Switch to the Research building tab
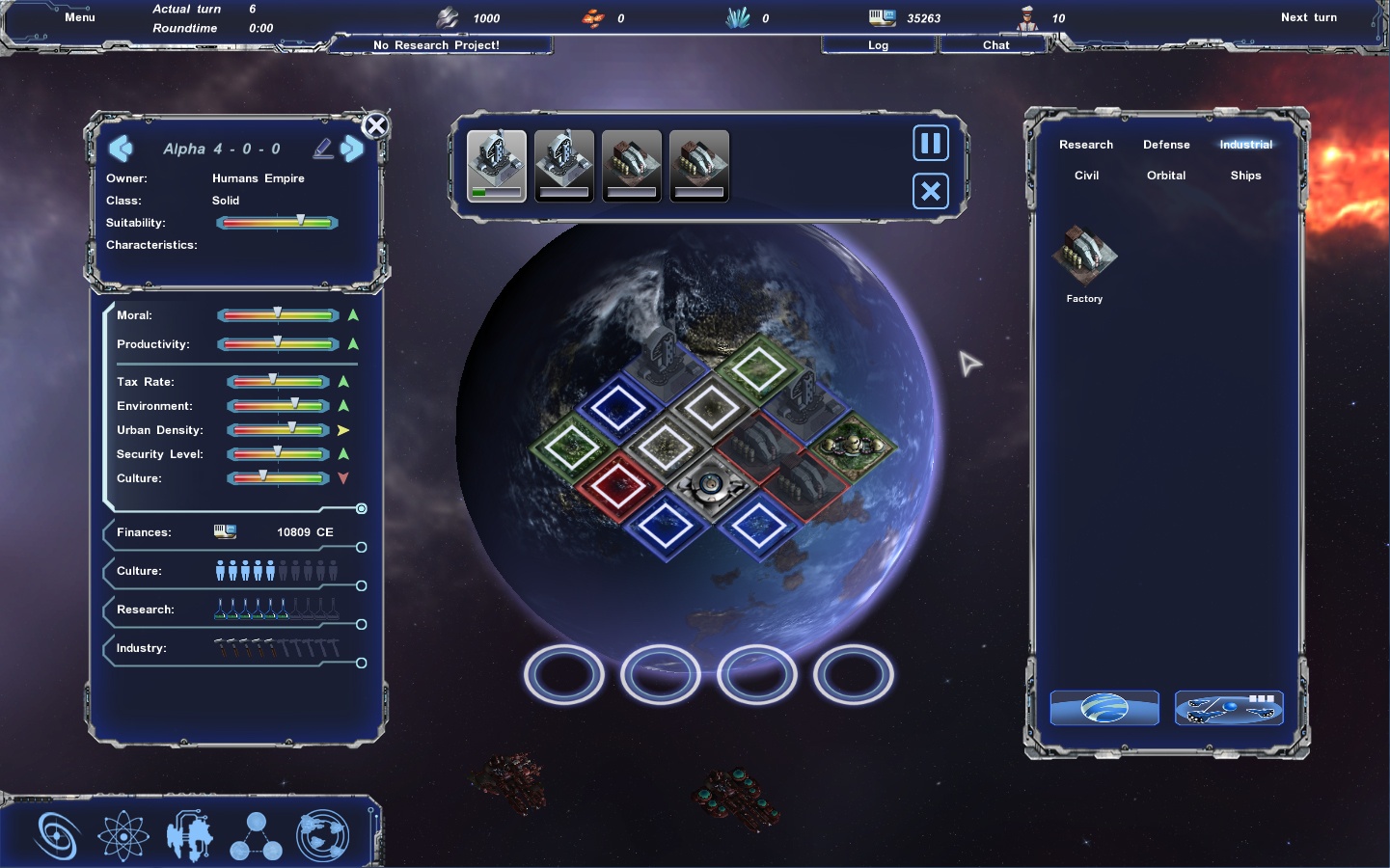 click(x=1086, y=145)
